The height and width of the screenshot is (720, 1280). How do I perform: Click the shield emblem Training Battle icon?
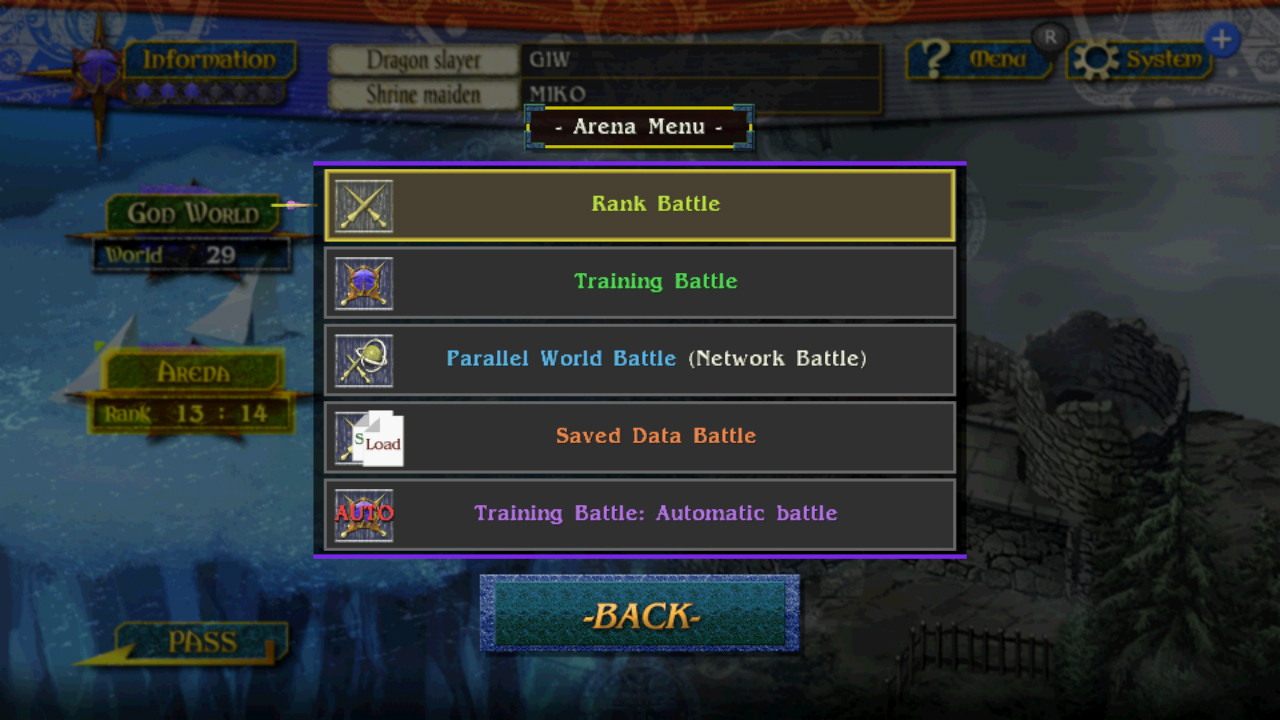click(x=364, y=283)
